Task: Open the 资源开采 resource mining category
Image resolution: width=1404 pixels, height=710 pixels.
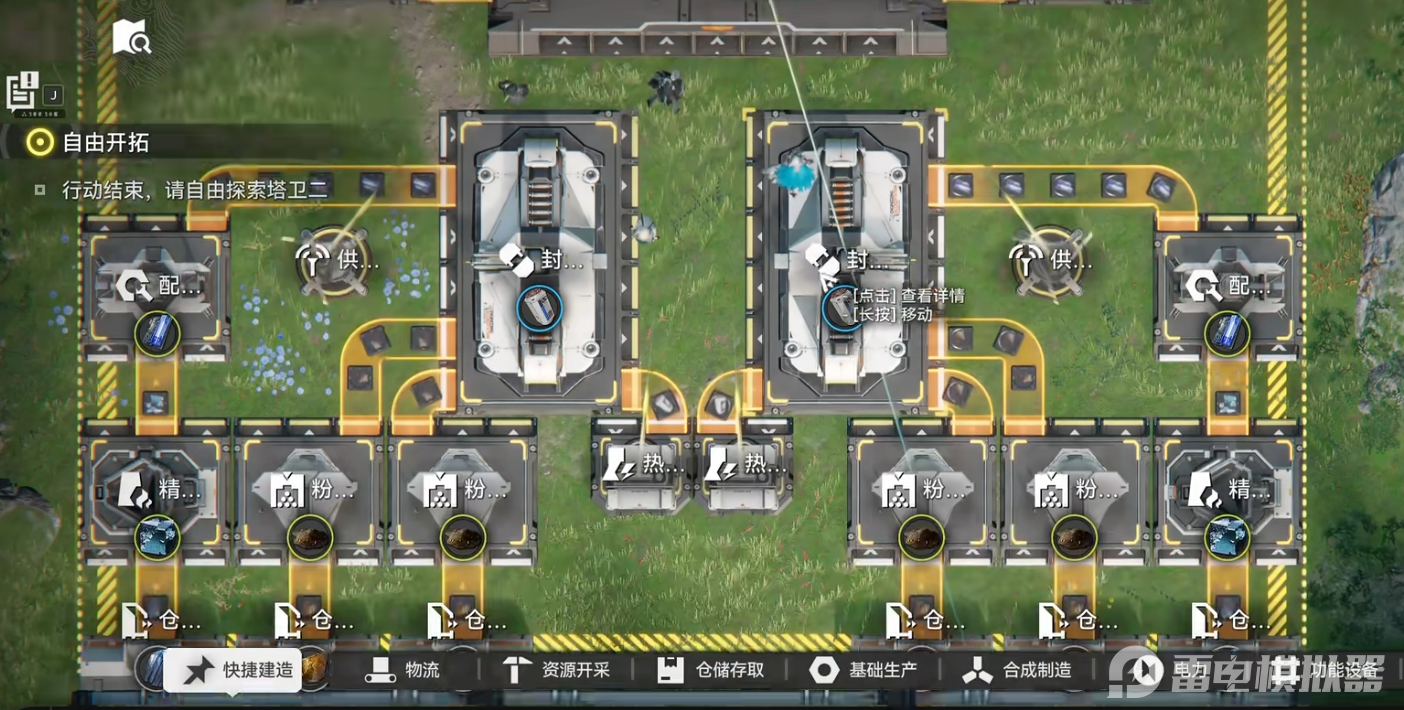Action: coord(557,670)
